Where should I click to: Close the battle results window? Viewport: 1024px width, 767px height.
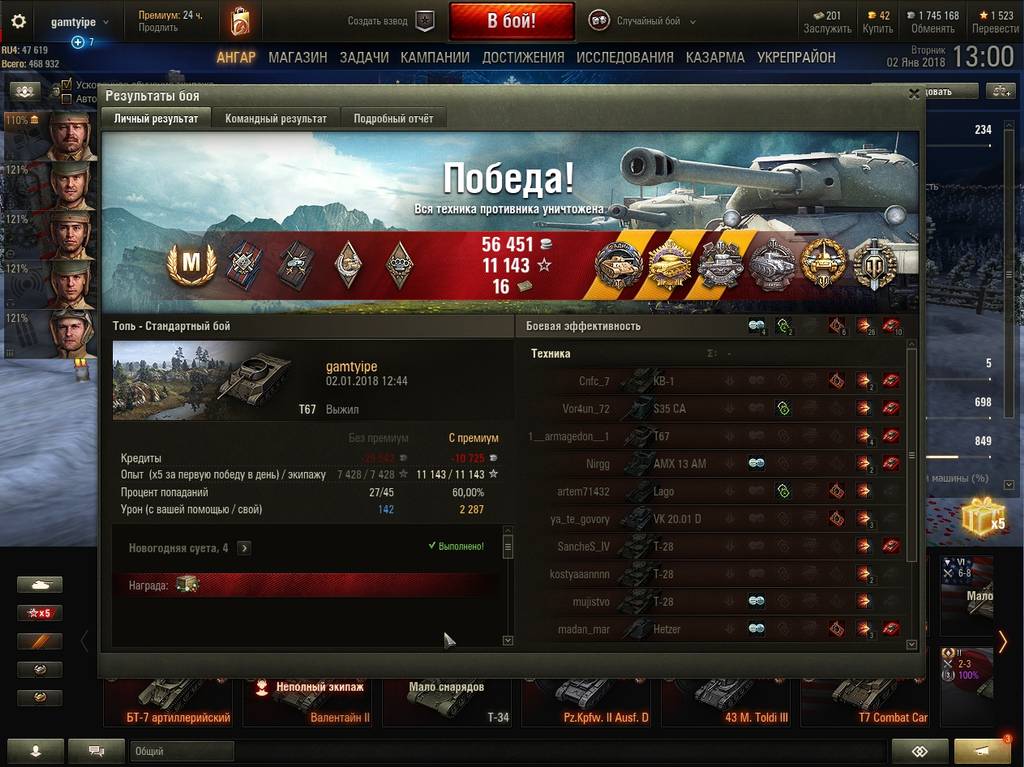[x=913, y=94]
